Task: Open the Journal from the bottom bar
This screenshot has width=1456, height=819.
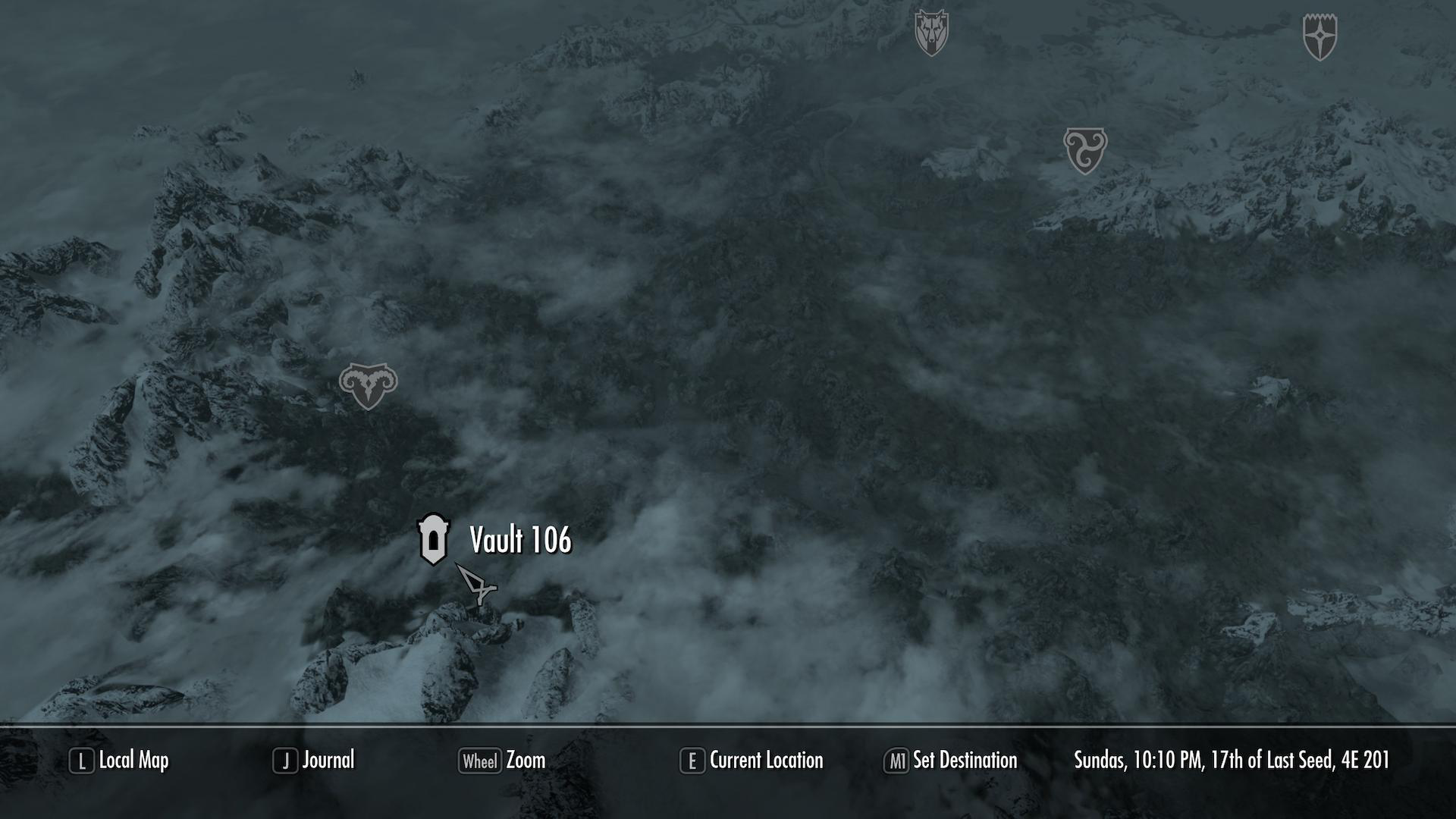Action: (x=329, y=761)
